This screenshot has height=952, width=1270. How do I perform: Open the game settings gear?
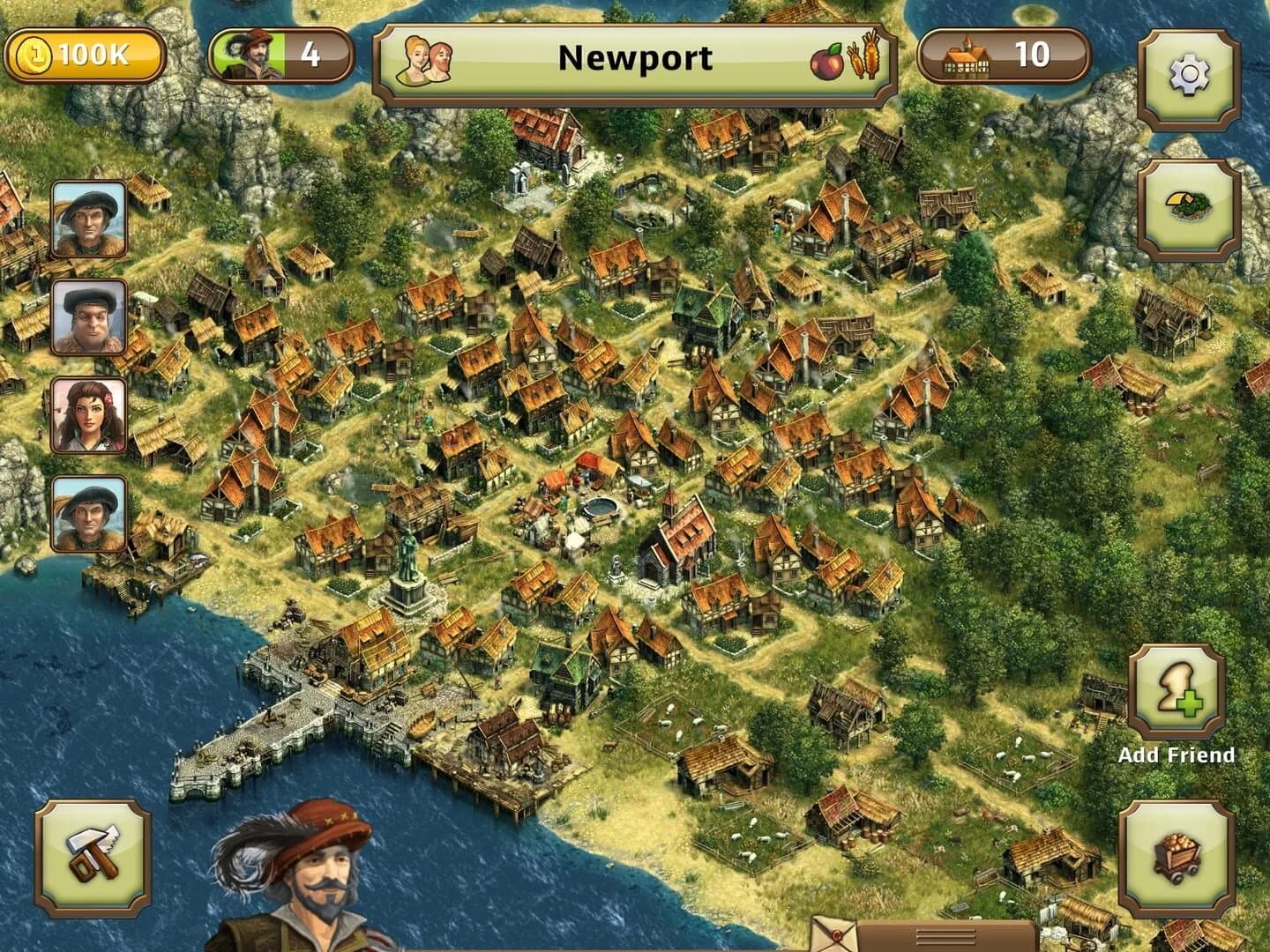point(1187,73)
